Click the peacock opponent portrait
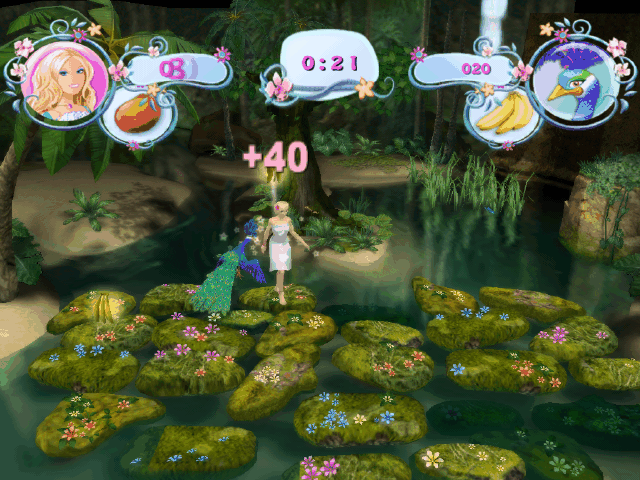 [571, 80]
